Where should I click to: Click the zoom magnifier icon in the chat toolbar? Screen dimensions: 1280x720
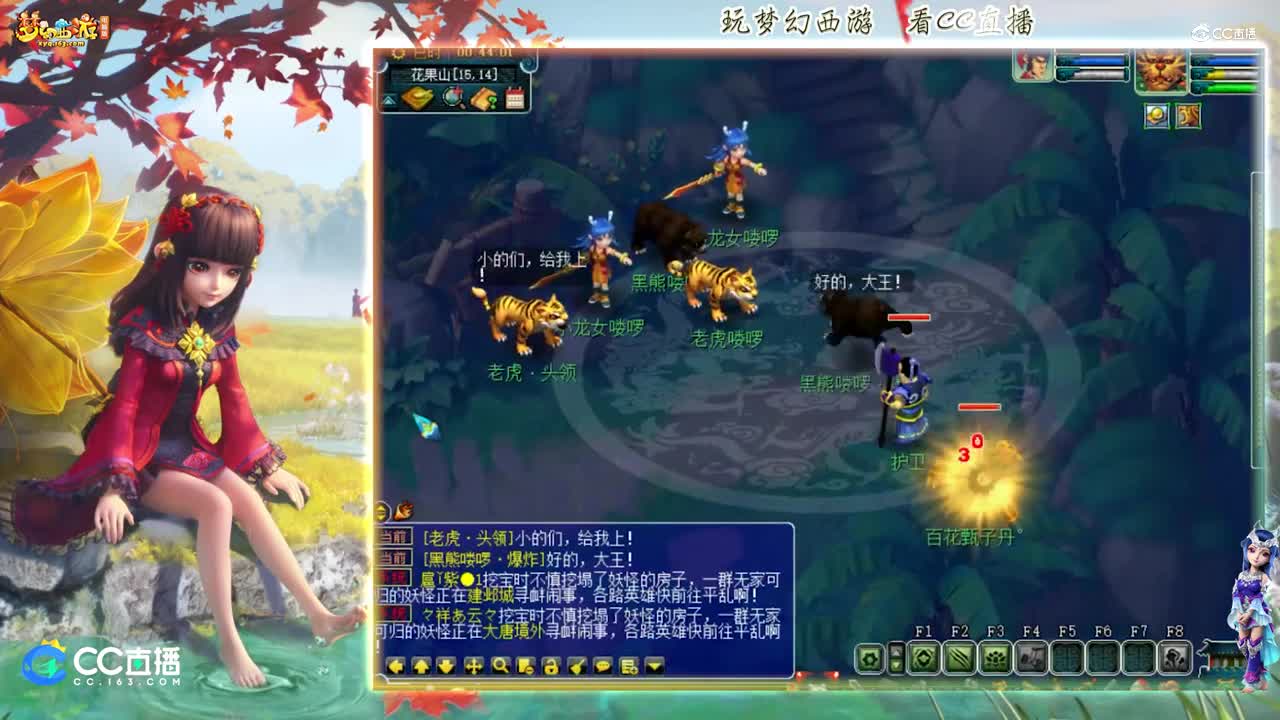(501, 666)
